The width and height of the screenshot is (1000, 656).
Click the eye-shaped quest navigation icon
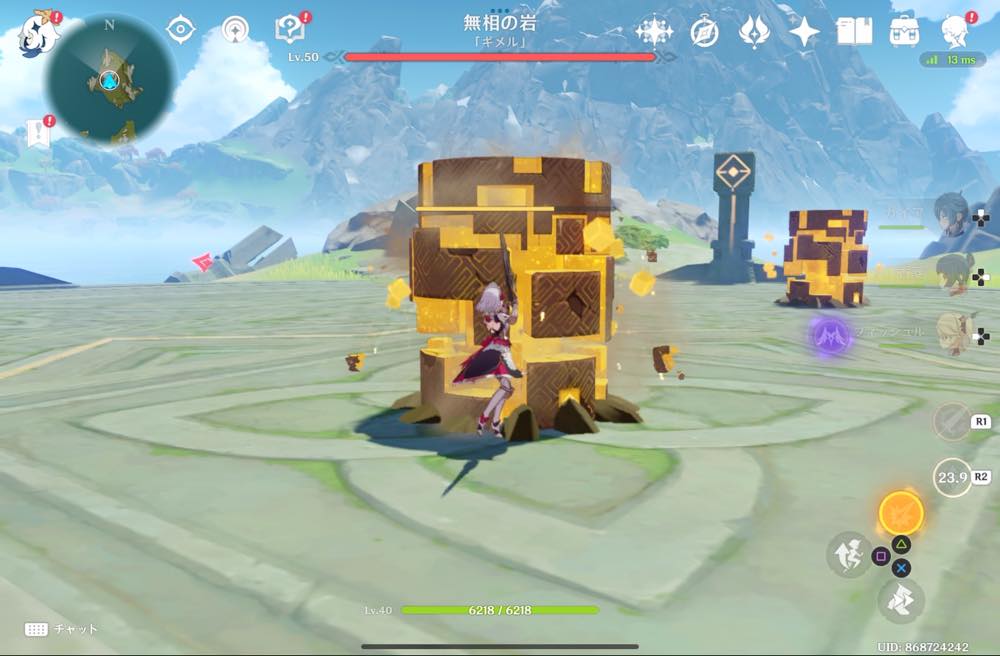[x=180, y=30]
